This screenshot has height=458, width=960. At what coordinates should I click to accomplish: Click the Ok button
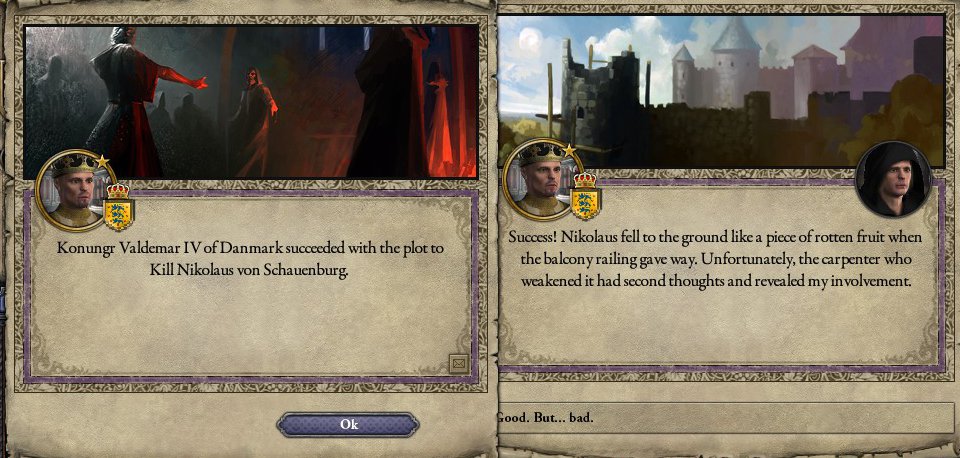348,425
